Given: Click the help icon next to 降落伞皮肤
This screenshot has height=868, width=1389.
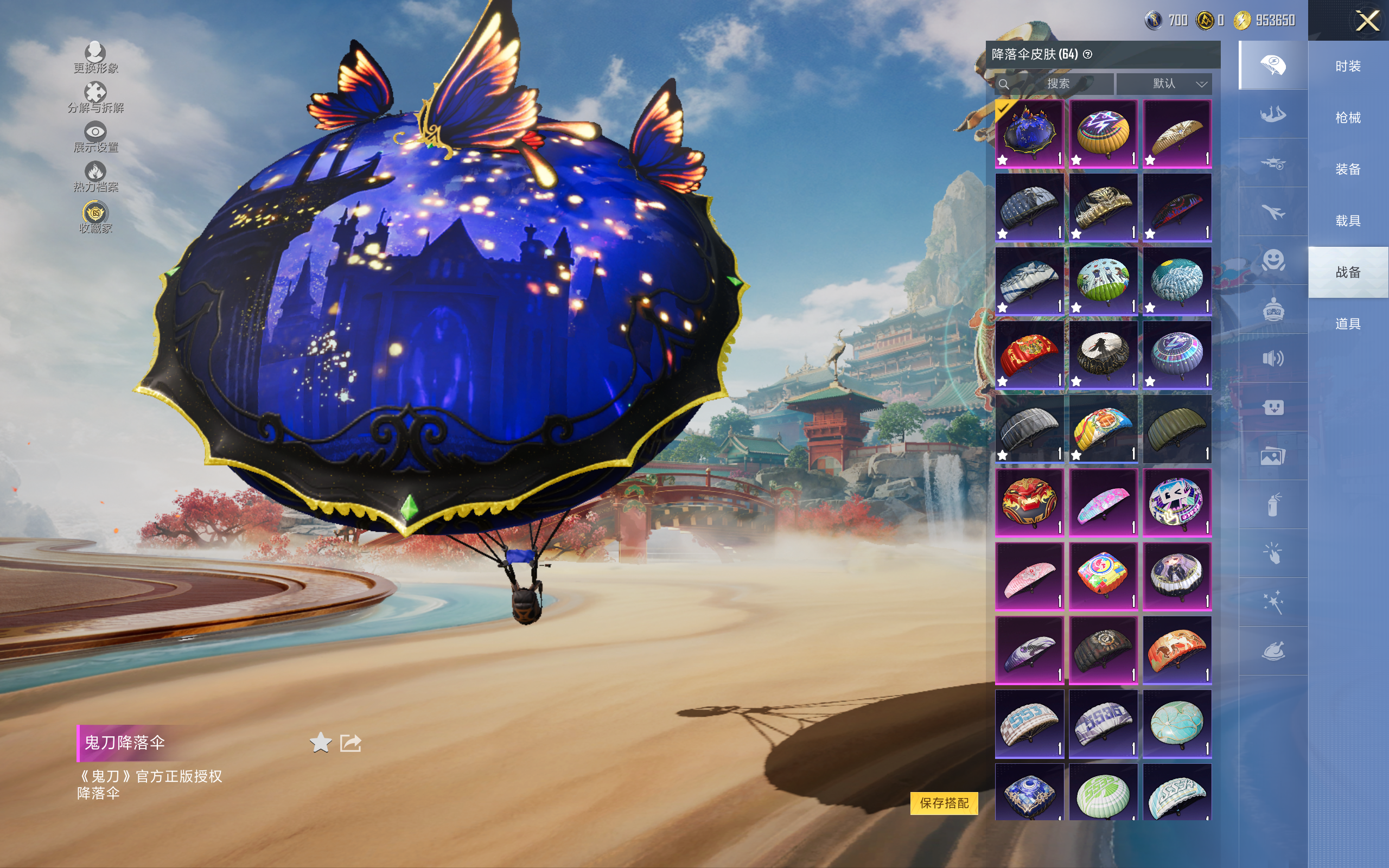Looking at the screenshot, I should pyautogui.click(x=1088, y=55).
